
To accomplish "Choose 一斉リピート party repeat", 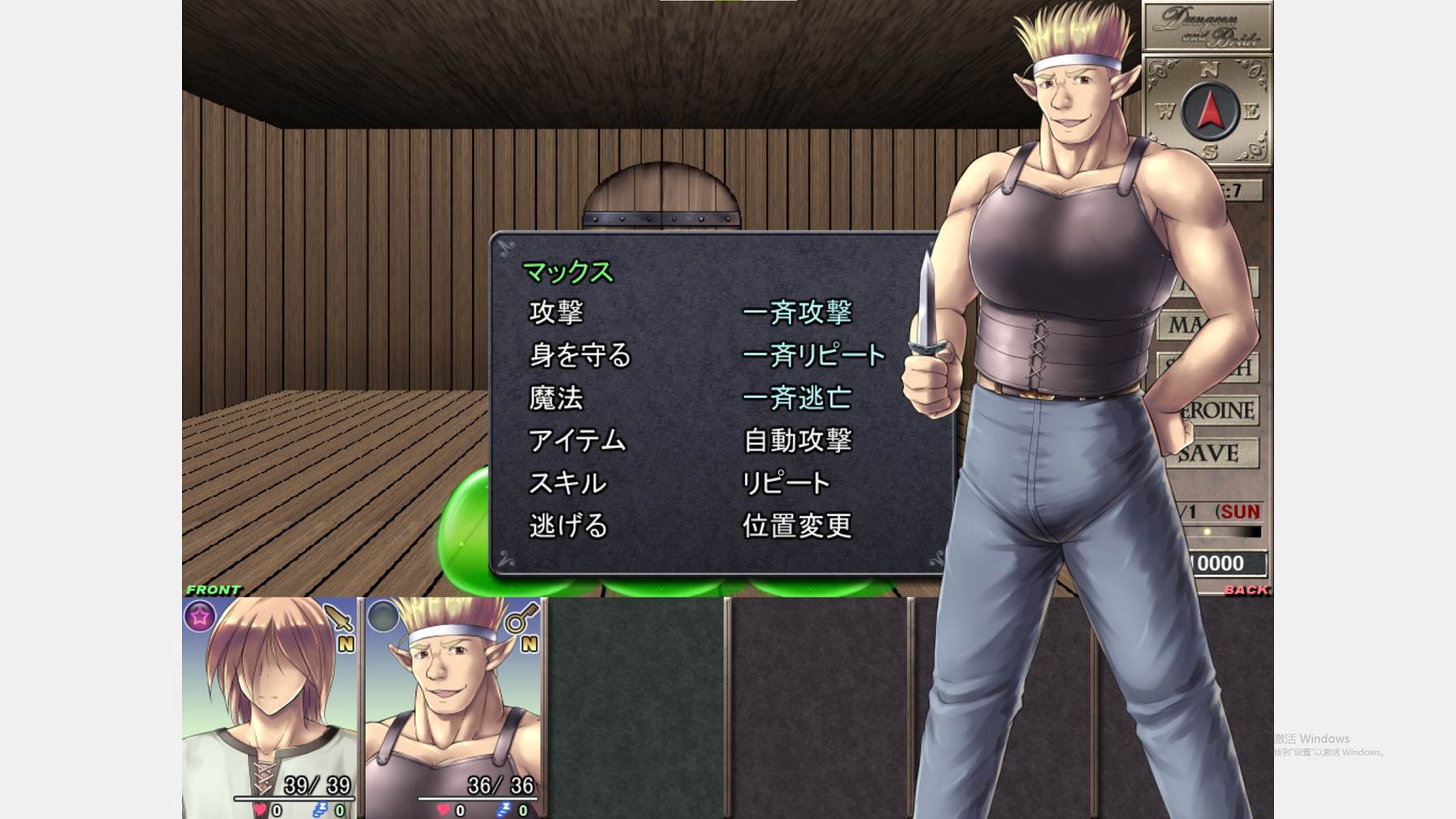I will 813,355.
